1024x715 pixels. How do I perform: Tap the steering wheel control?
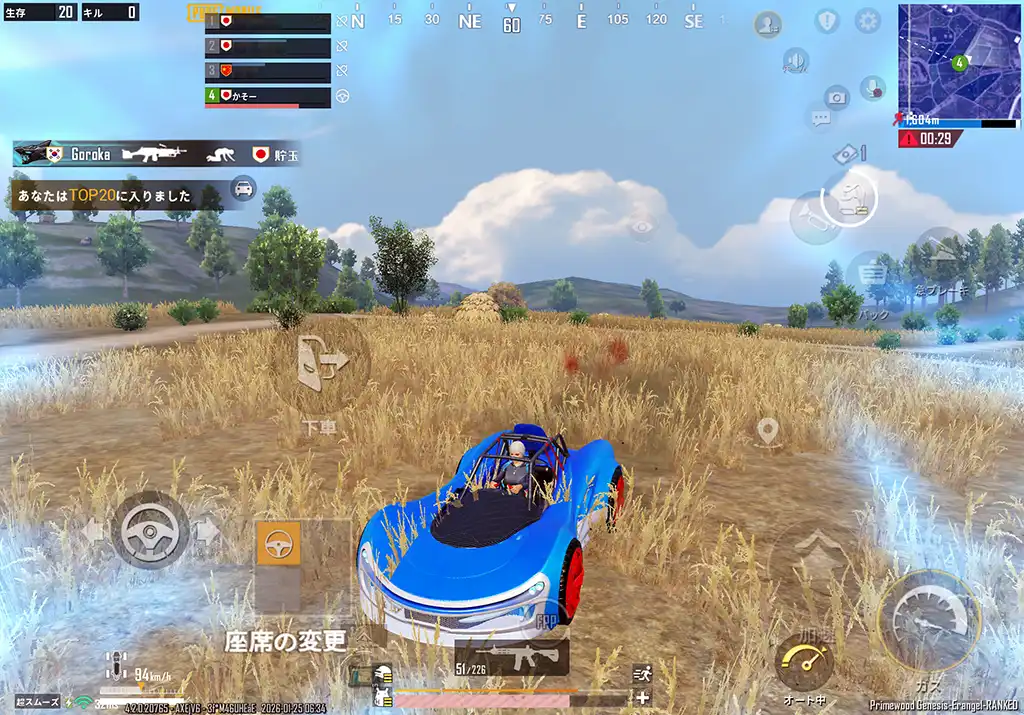pos(150,530)
